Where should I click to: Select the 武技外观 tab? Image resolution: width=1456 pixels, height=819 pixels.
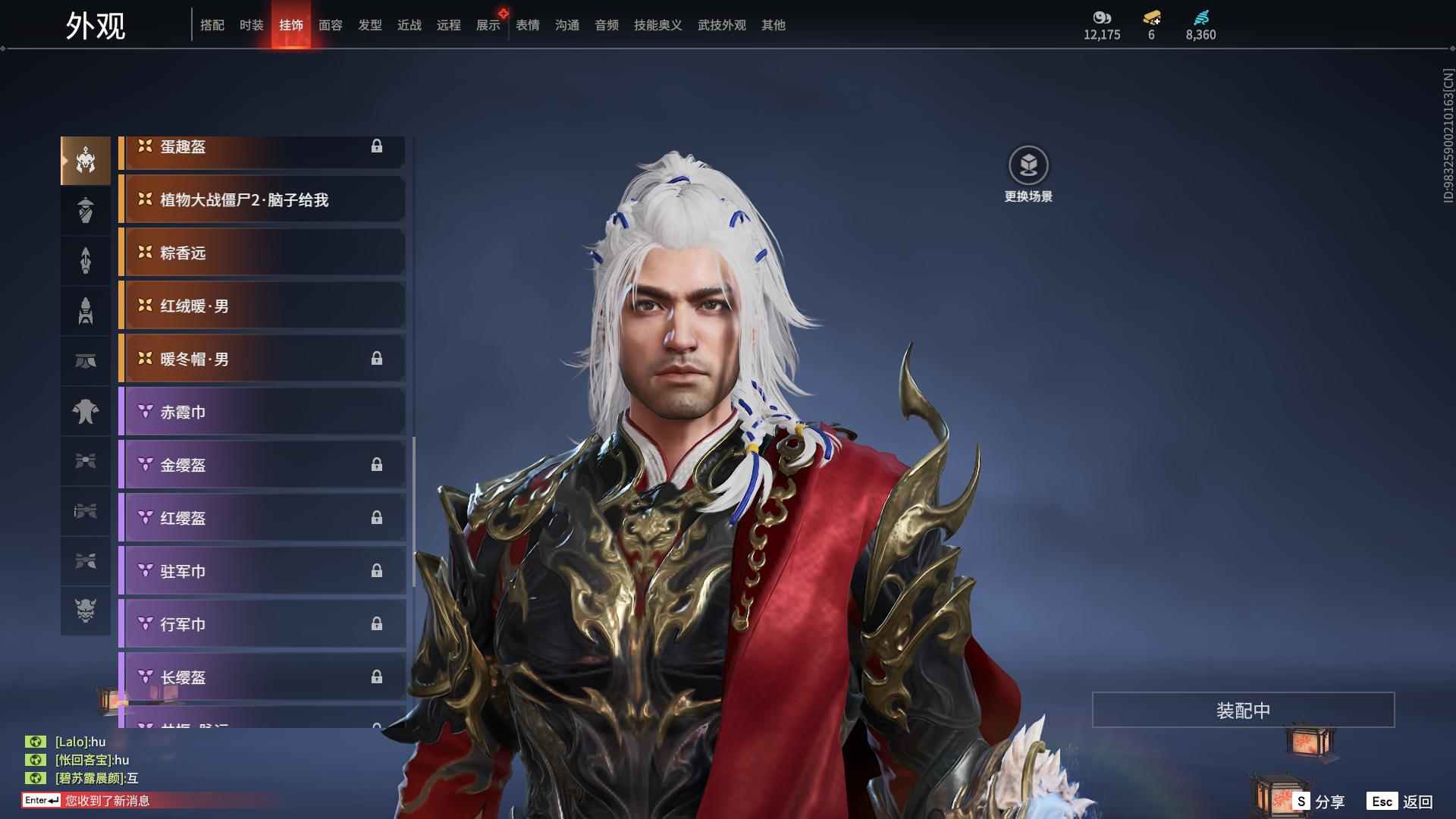721,25
